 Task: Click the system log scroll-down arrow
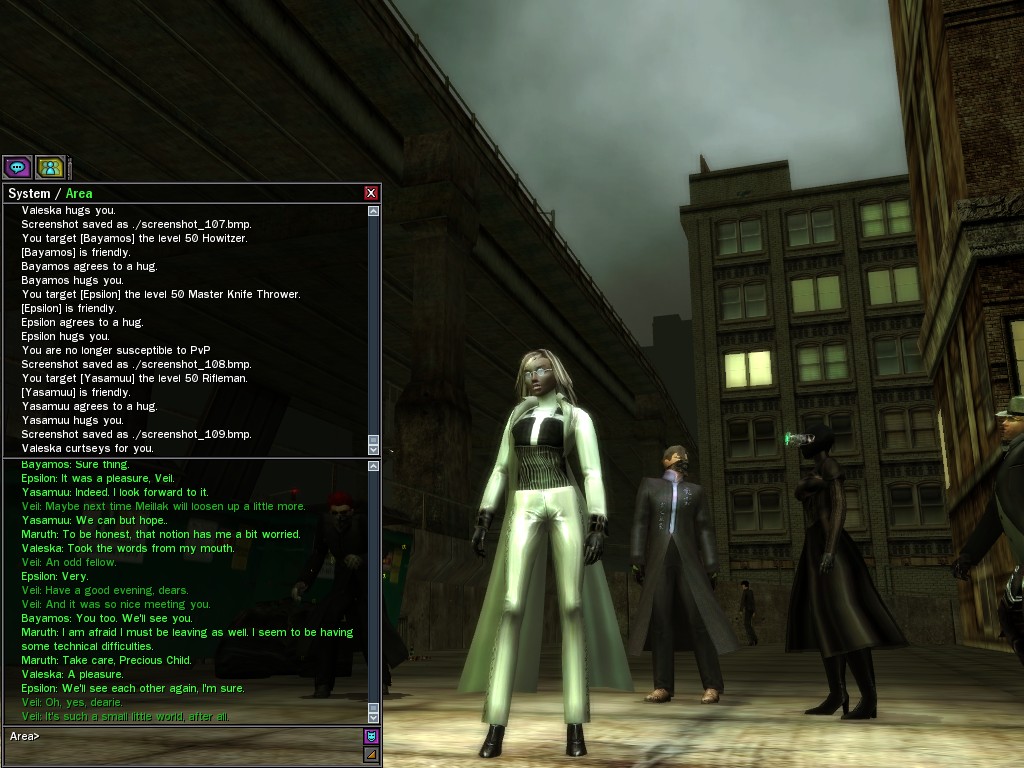tap(374, 450)
